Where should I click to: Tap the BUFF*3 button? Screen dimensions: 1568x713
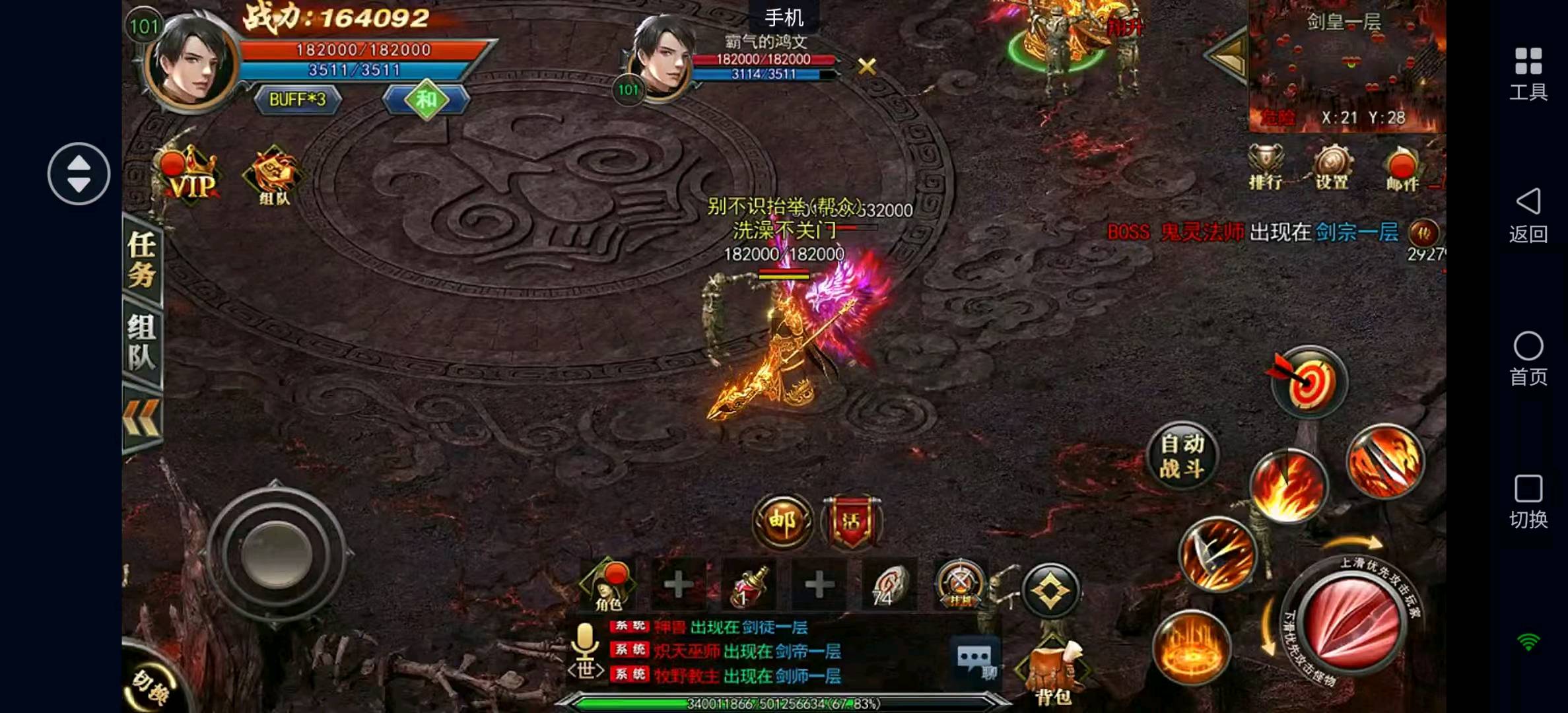(298, 100)
